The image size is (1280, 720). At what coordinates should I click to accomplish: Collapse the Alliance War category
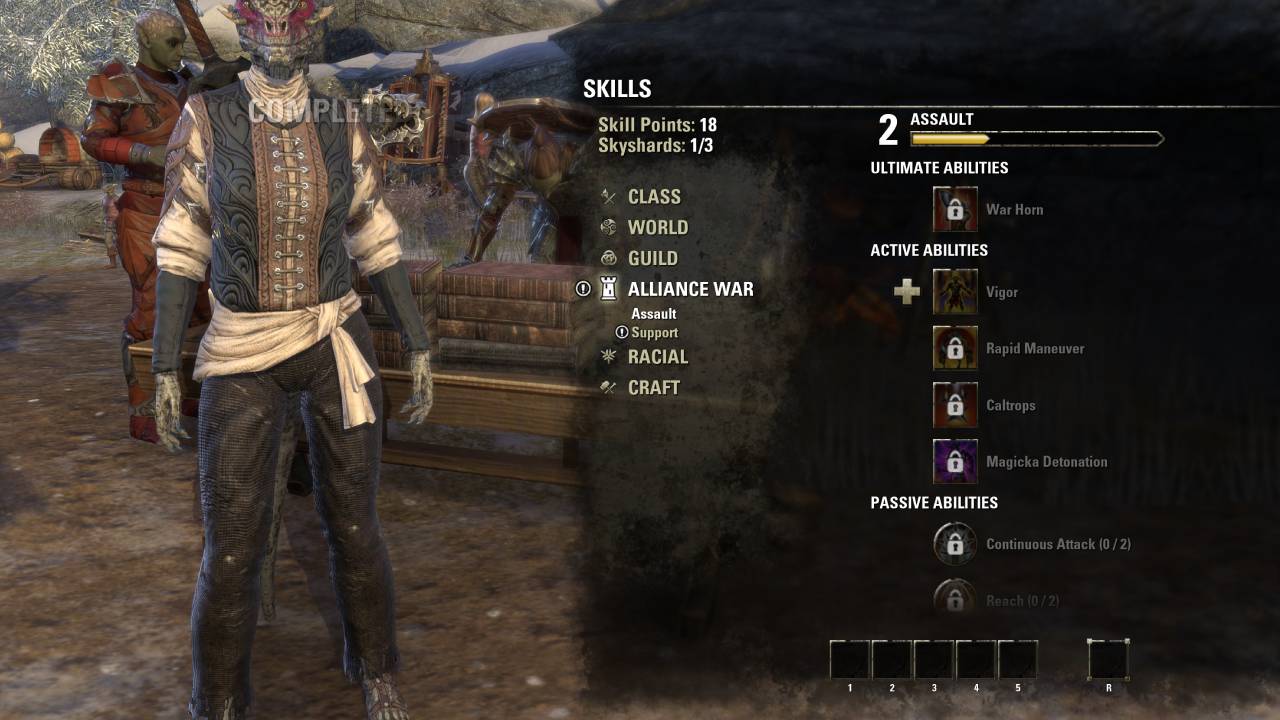pyautogui.click(x=690, y=289)
